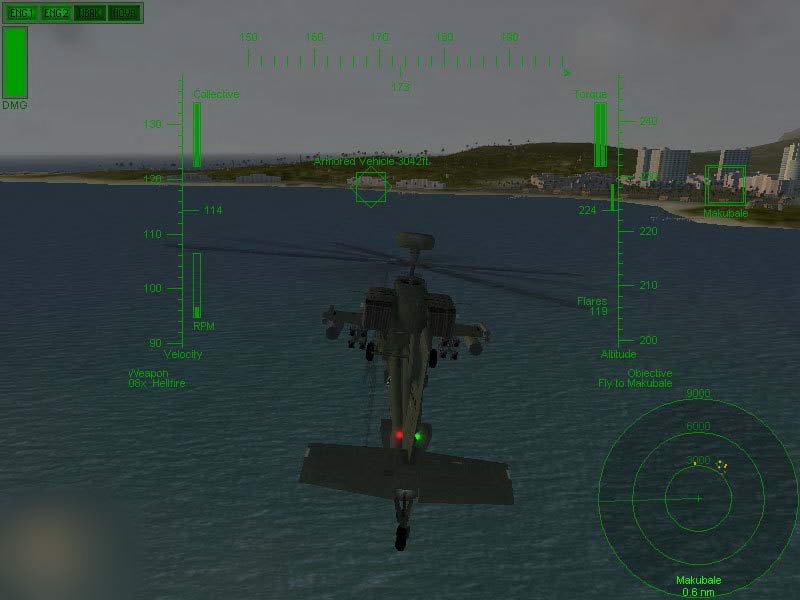The width and height of the screenshot is (800, 600).
Task: Activate the HOVR hover indicator
Action: coord(124,13)
